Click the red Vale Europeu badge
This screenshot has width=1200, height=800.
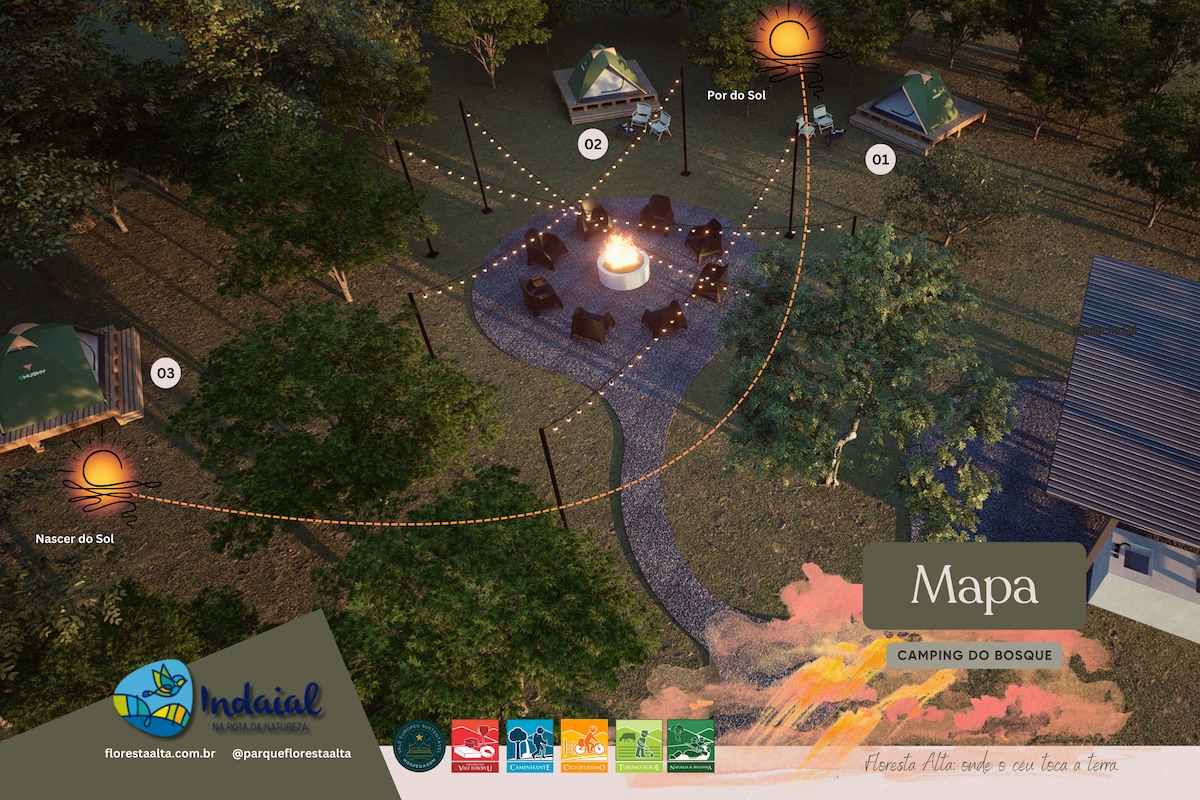(x=475, y=746)
